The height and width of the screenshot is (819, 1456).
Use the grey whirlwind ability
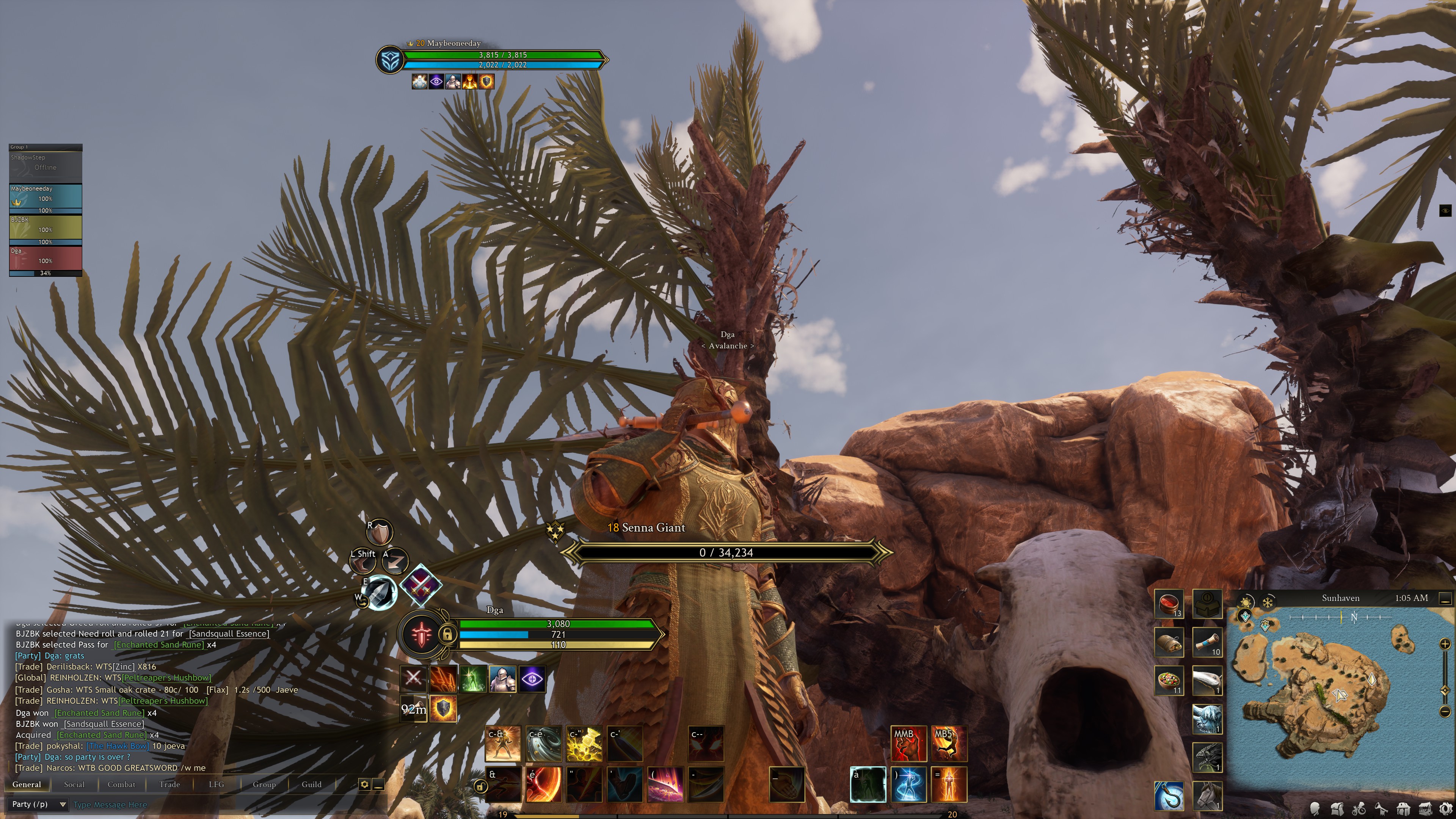coord(543,743)
